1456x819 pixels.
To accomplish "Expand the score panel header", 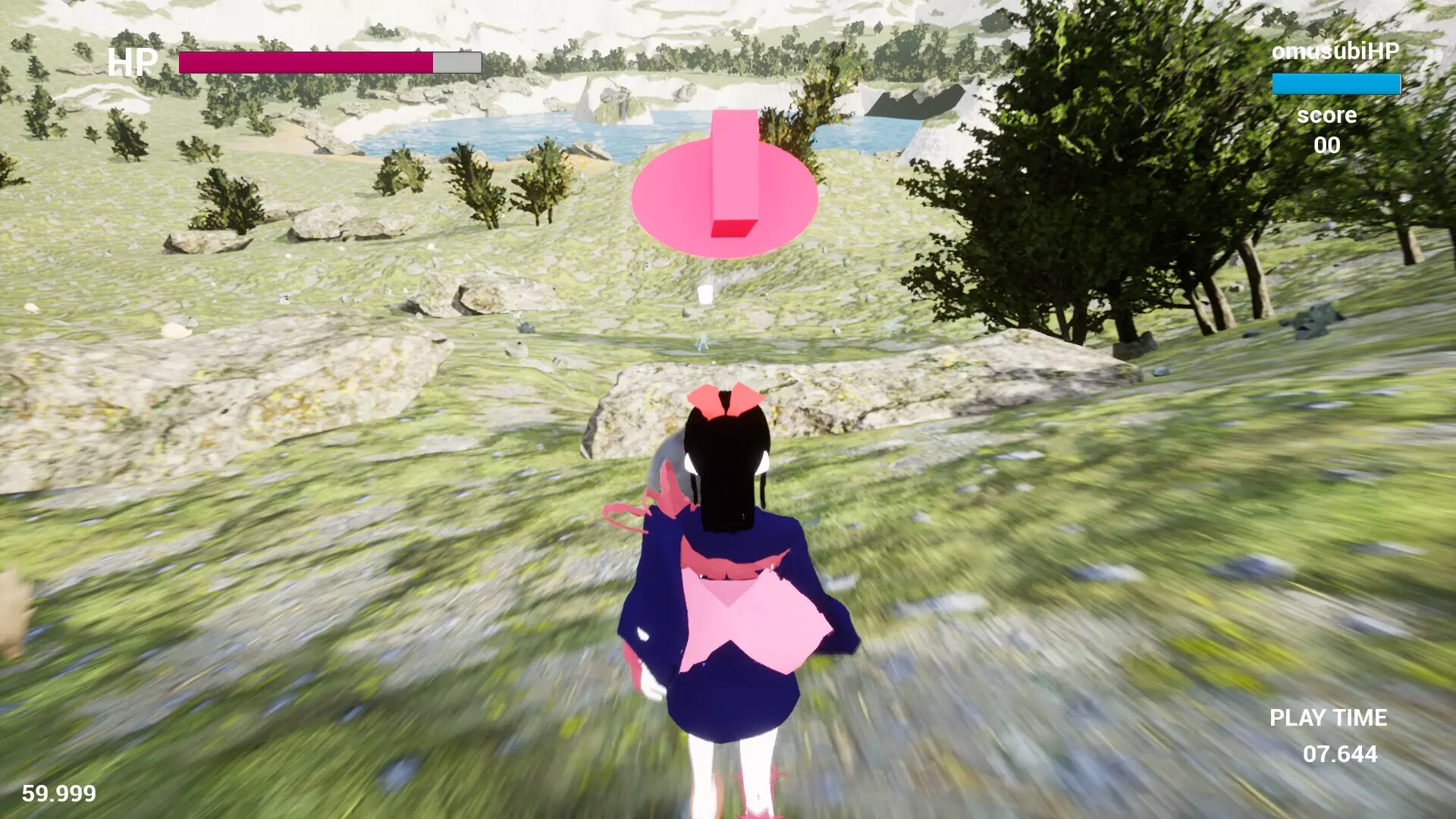I will 1328,115.
